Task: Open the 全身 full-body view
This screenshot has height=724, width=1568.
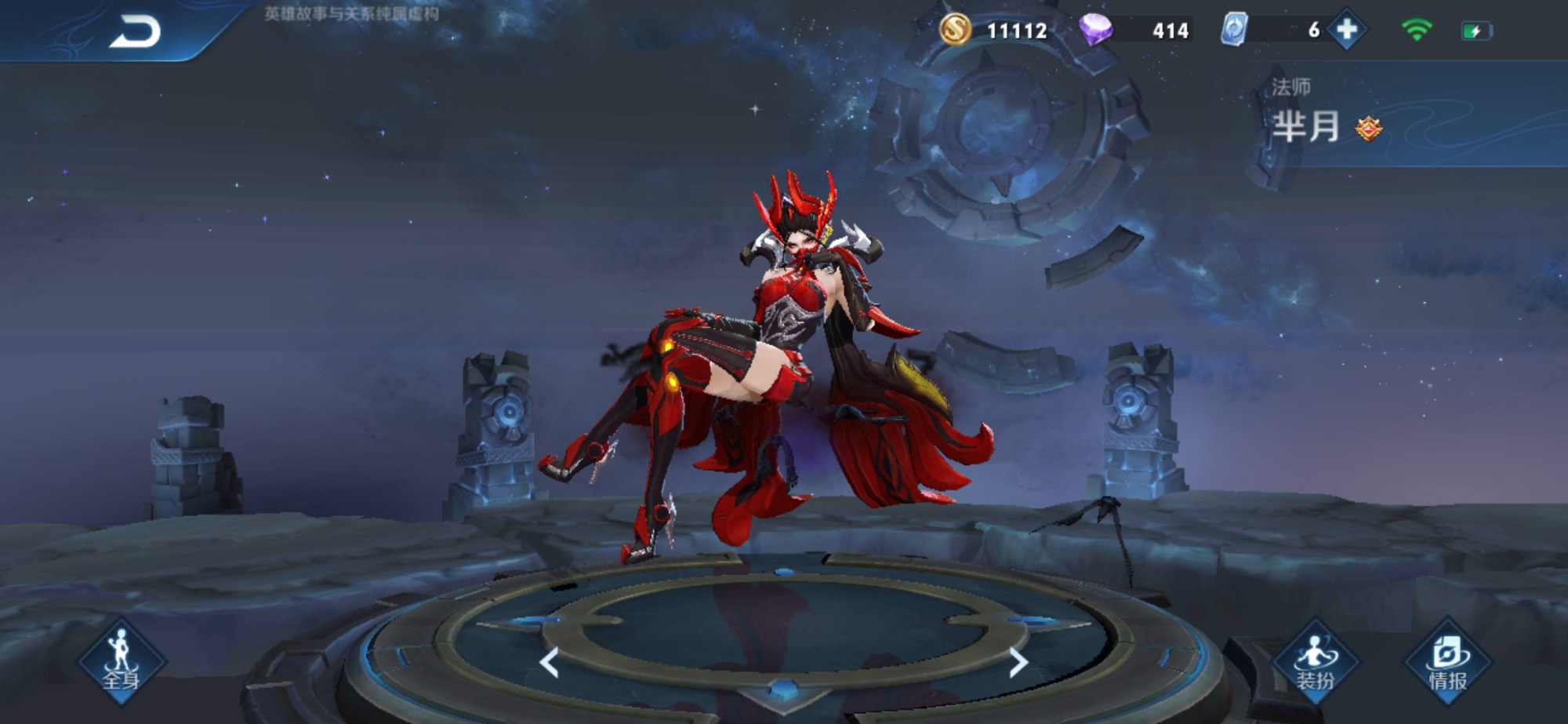Action: tap(122, 662)
